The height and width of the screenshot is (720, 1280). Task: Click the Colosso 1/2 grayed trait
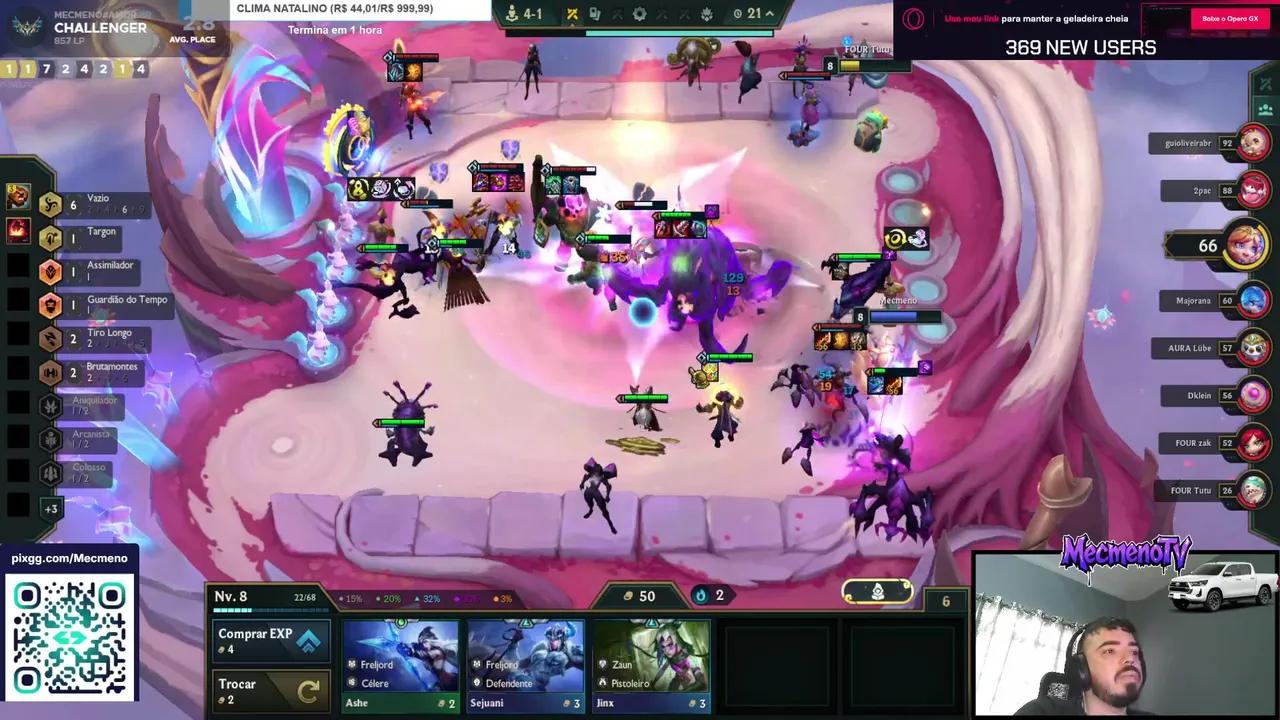coord(50,471)
